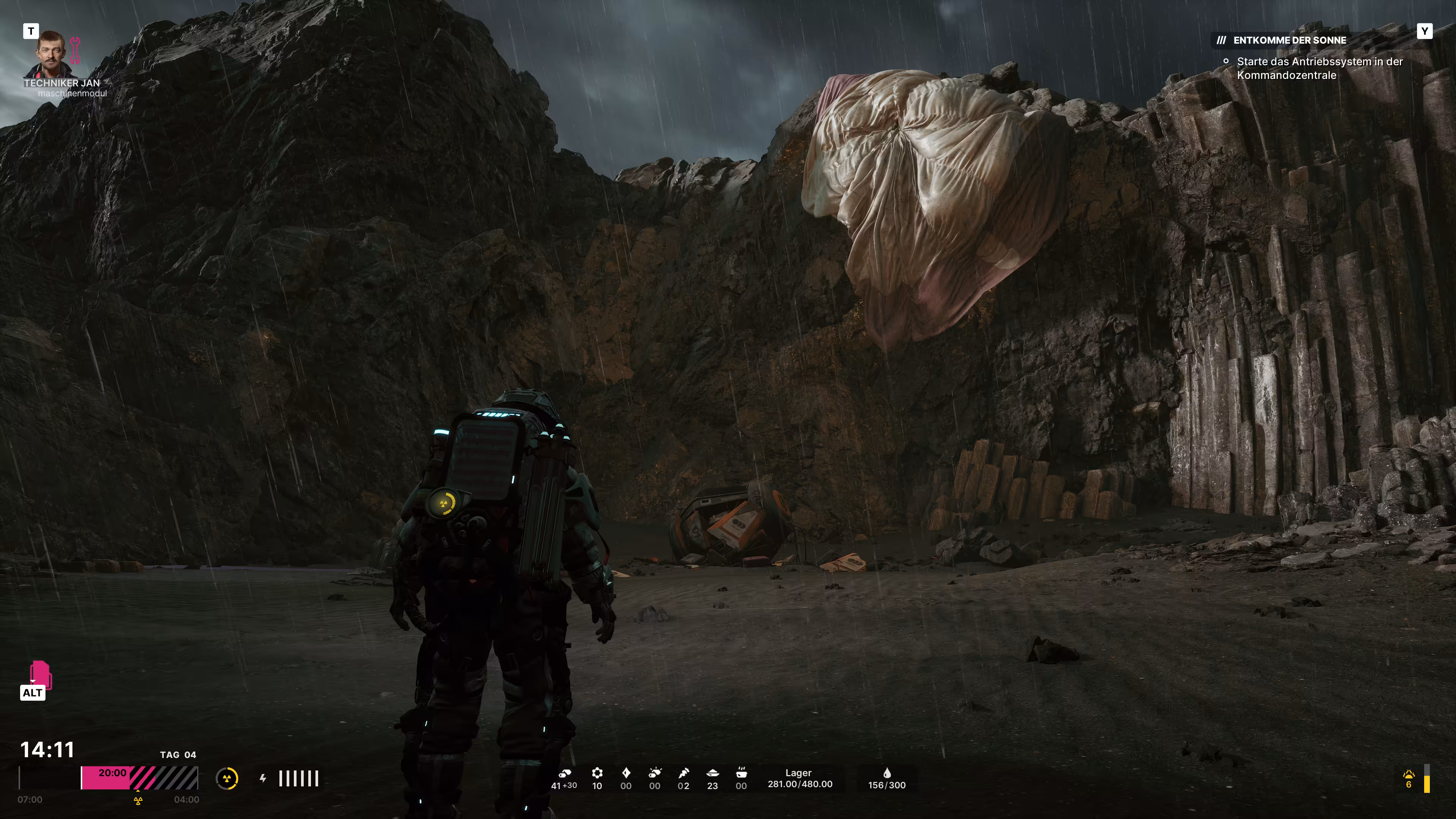Screen dimensions: 1456x819
Task: Select the hexagonal organics resource icon
Action: 597,773
